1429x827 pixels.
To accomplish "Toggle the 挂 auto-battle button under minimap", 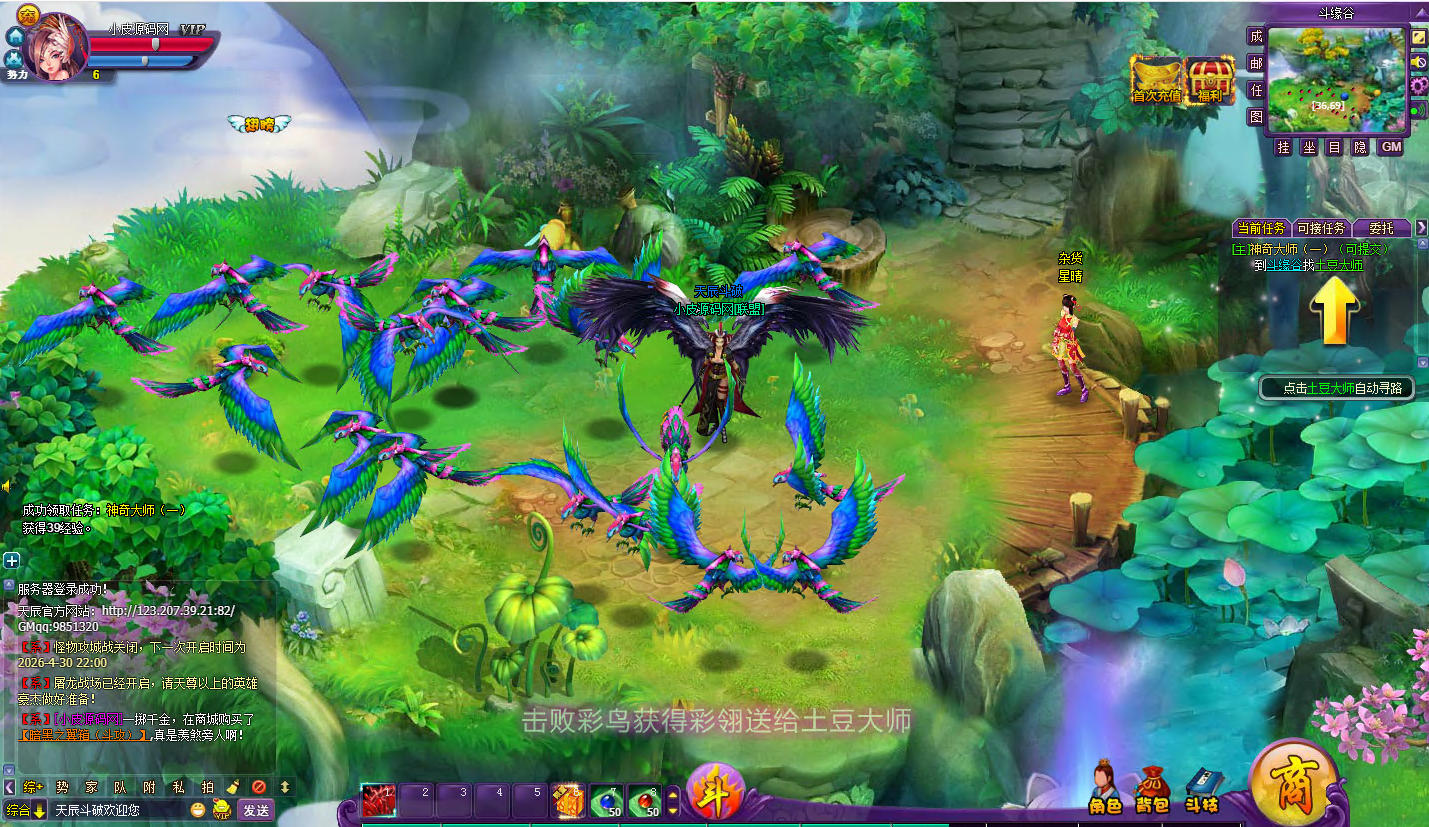I will tap(1283, 147).
